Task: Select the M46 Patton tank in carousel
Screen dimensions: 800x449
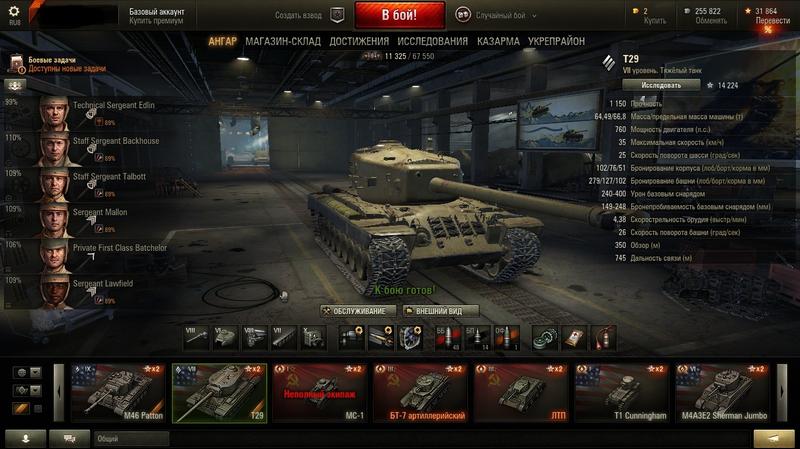Action: 111,391
